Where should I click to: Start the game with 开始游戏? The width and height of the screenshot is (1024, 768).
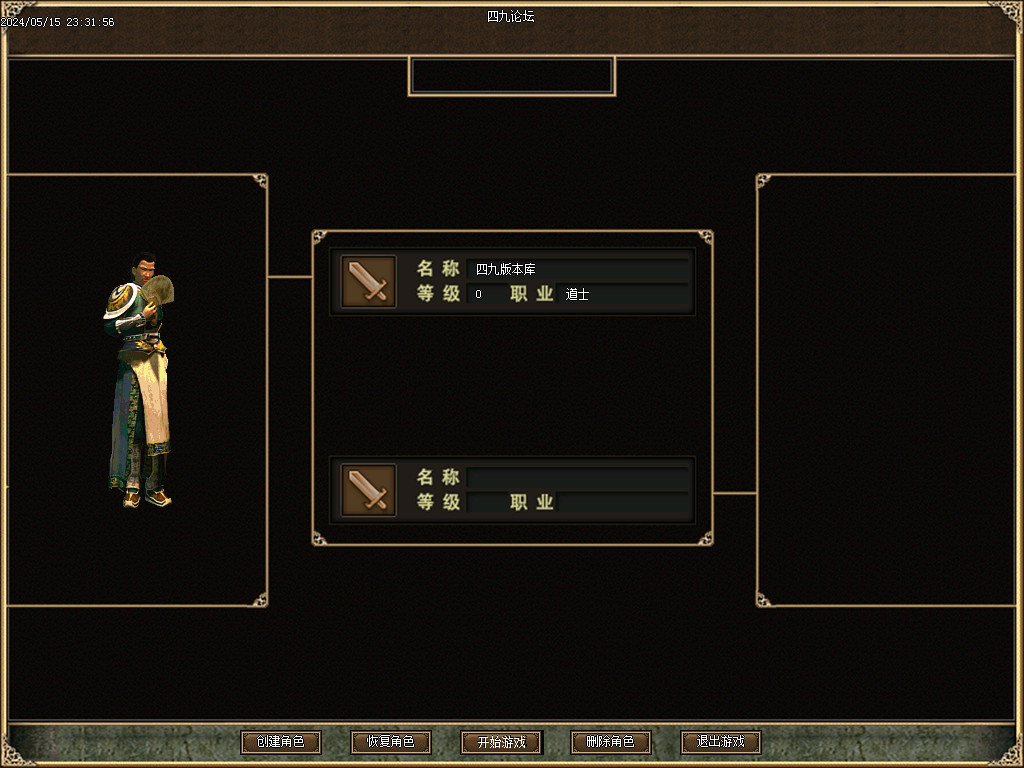[x=500, y=742]
